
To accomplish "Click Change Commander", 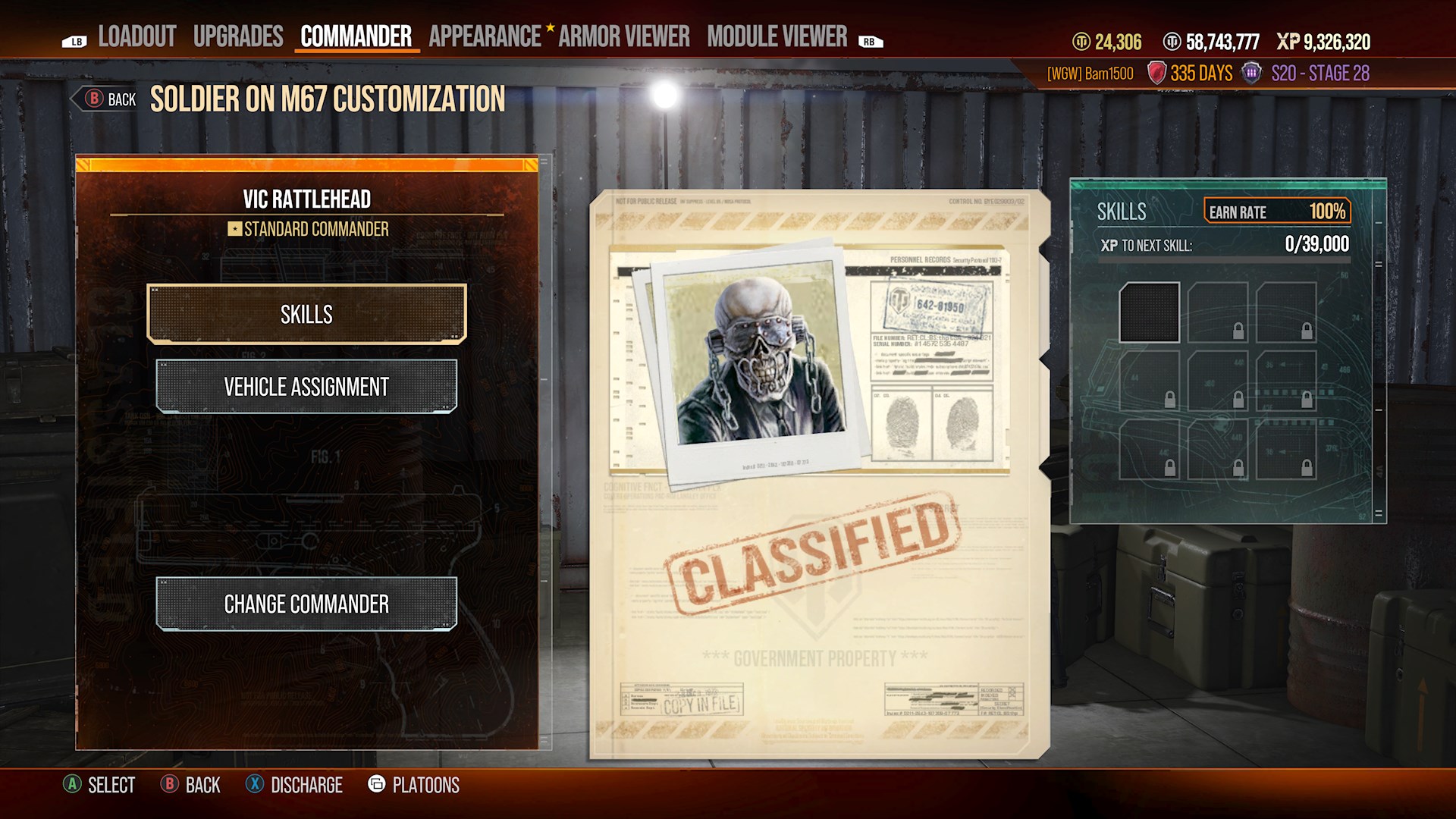I will [306, 604].
